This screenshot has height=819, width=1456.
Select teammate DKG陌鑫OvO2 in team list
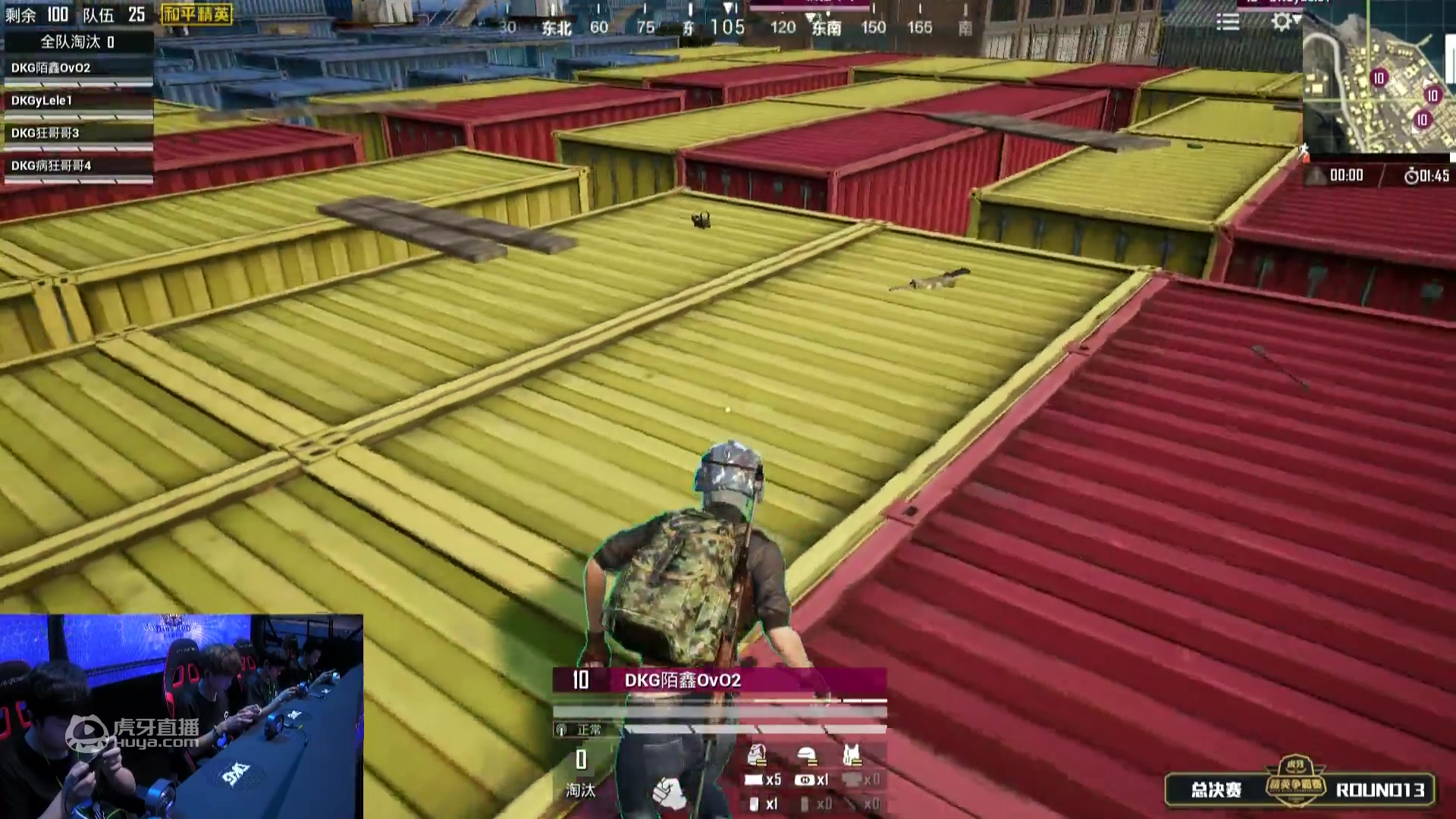51,68
